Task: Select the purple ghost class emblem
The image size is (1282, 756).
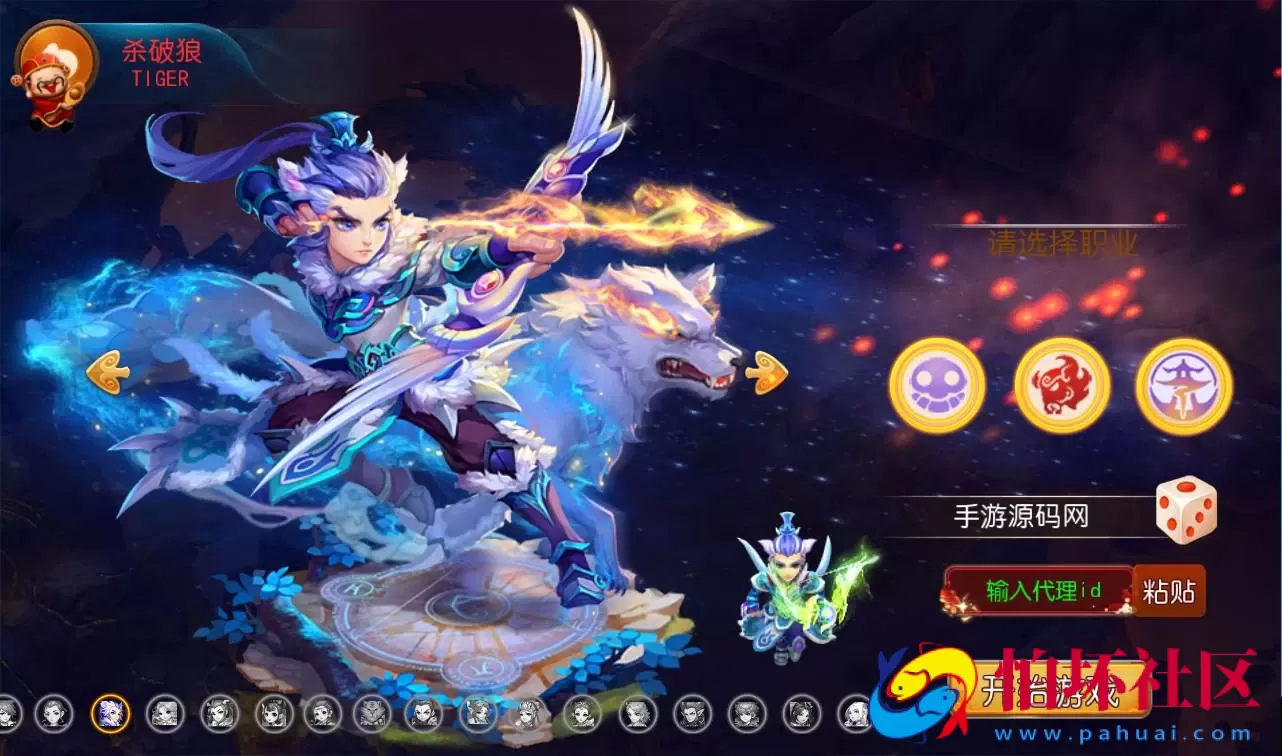Action: tap(936, 385)
